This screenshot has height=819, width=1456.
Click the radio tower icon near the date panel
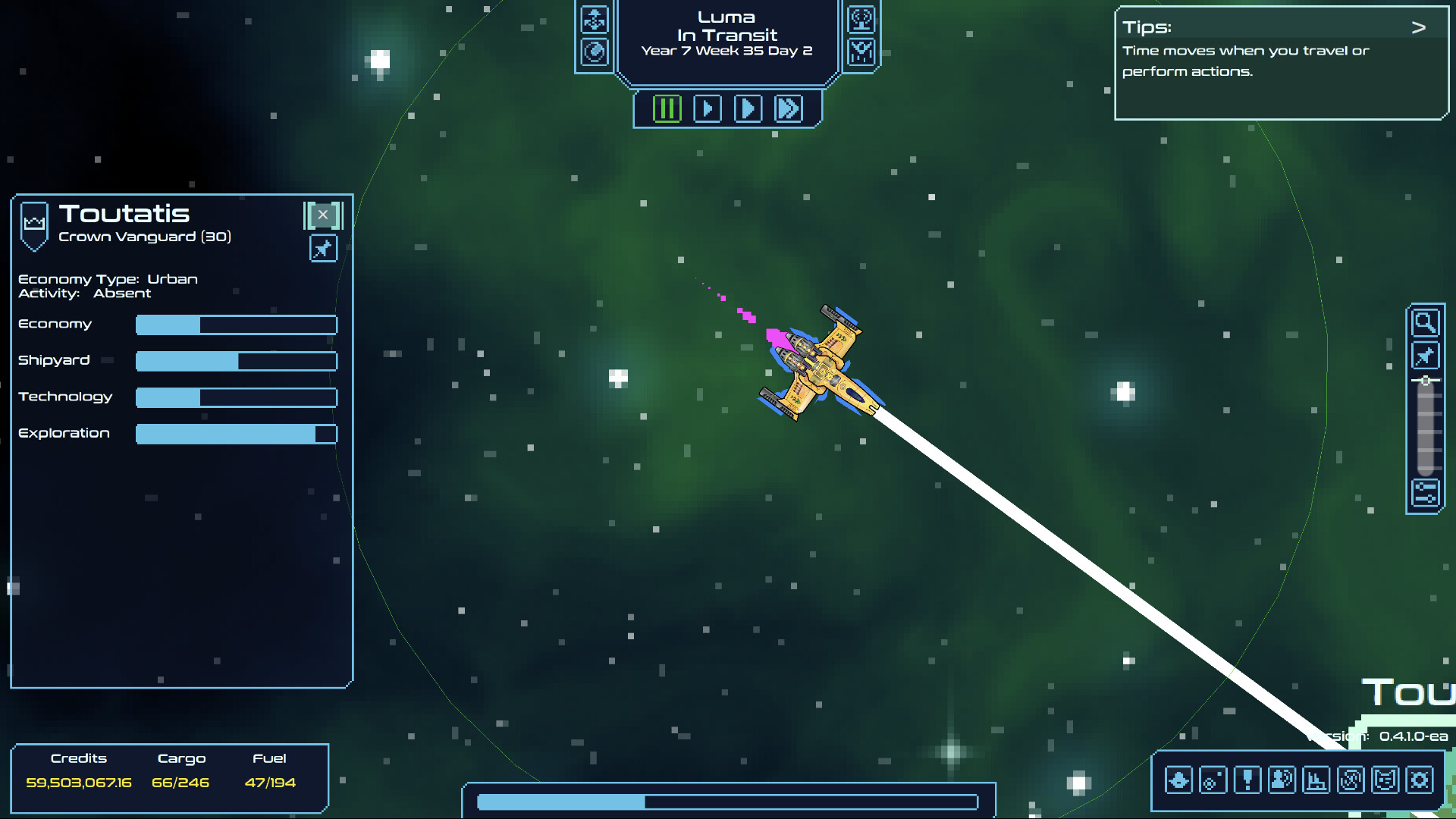point(862,20)
